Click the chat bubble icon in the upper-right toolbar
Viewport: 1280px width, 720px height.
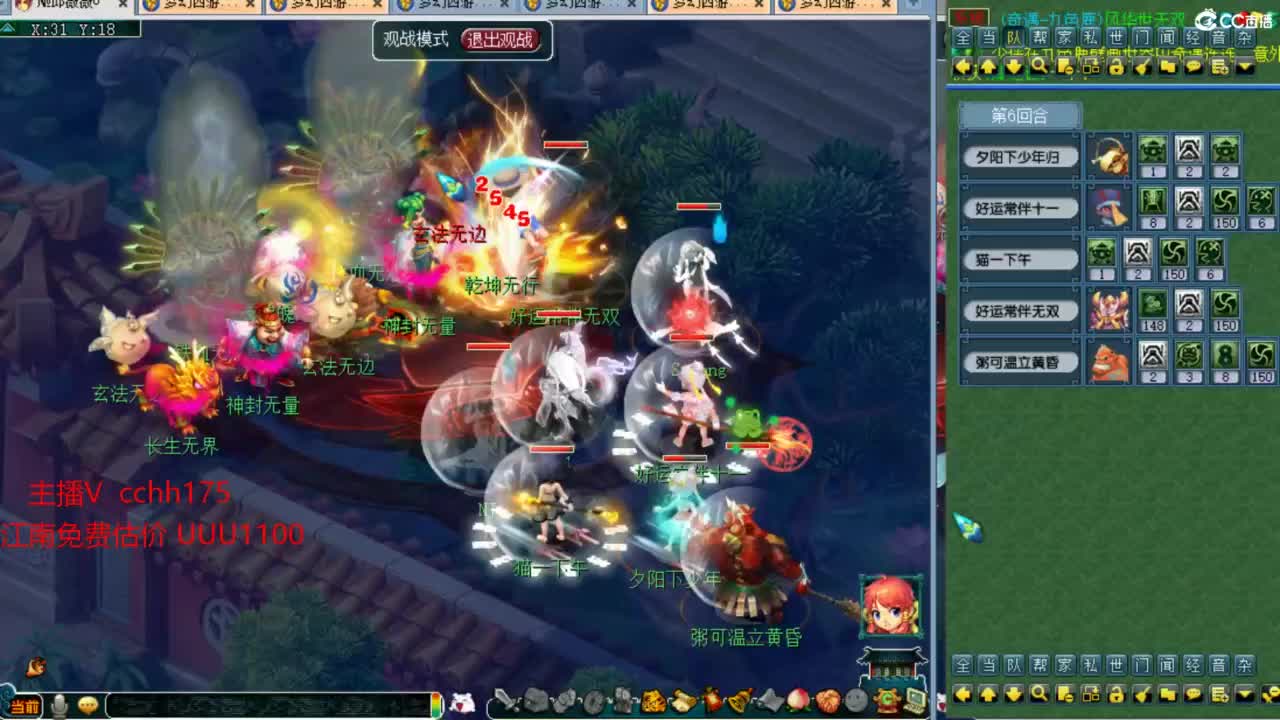(x=1194, y=67)
